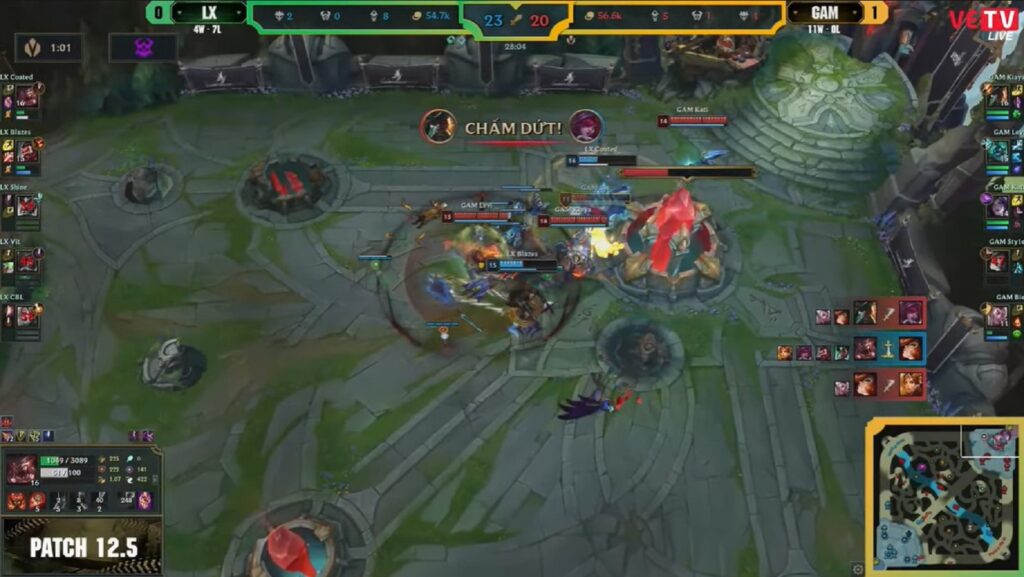Click the selected champion's large portrait
Screen dimensions: 1024x577
click(21, 470)
